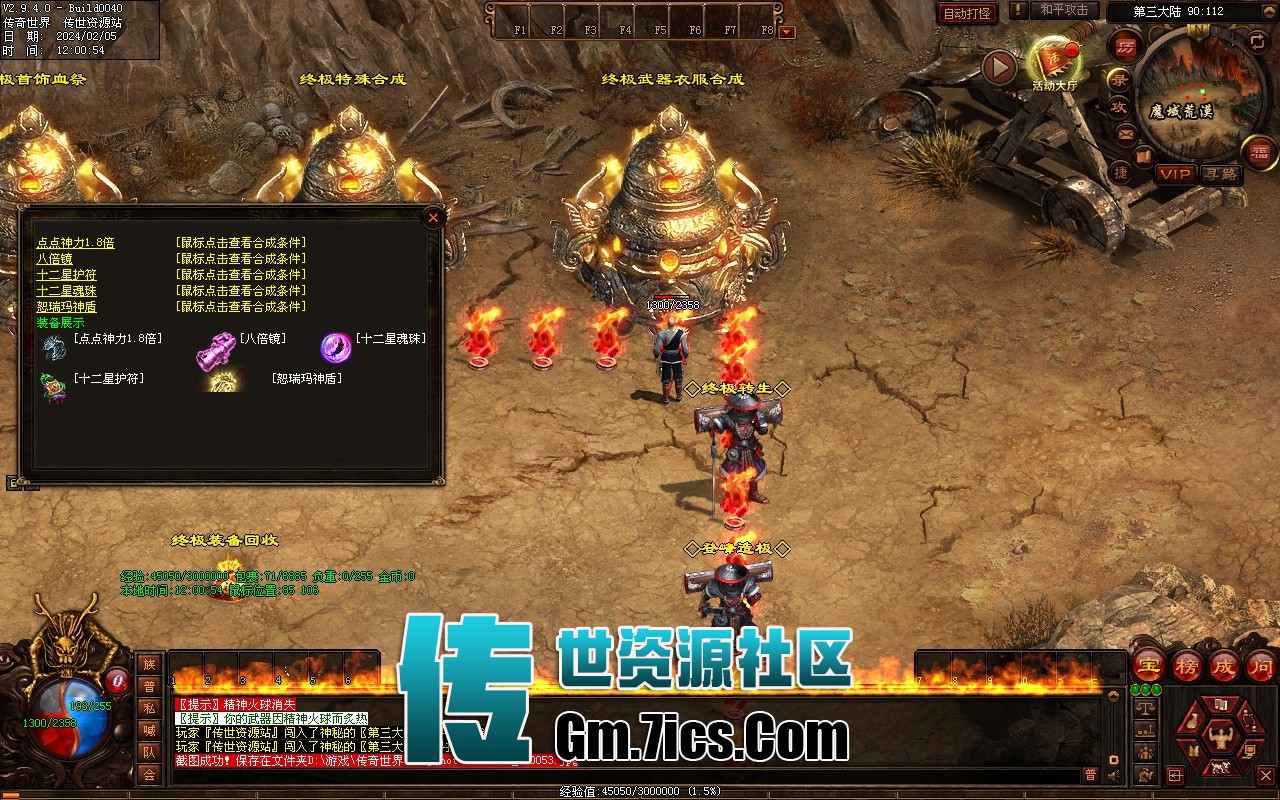Show the 榜 ranking board
The width and height of the screenshot is (1280, 800).
[1187, 665]
